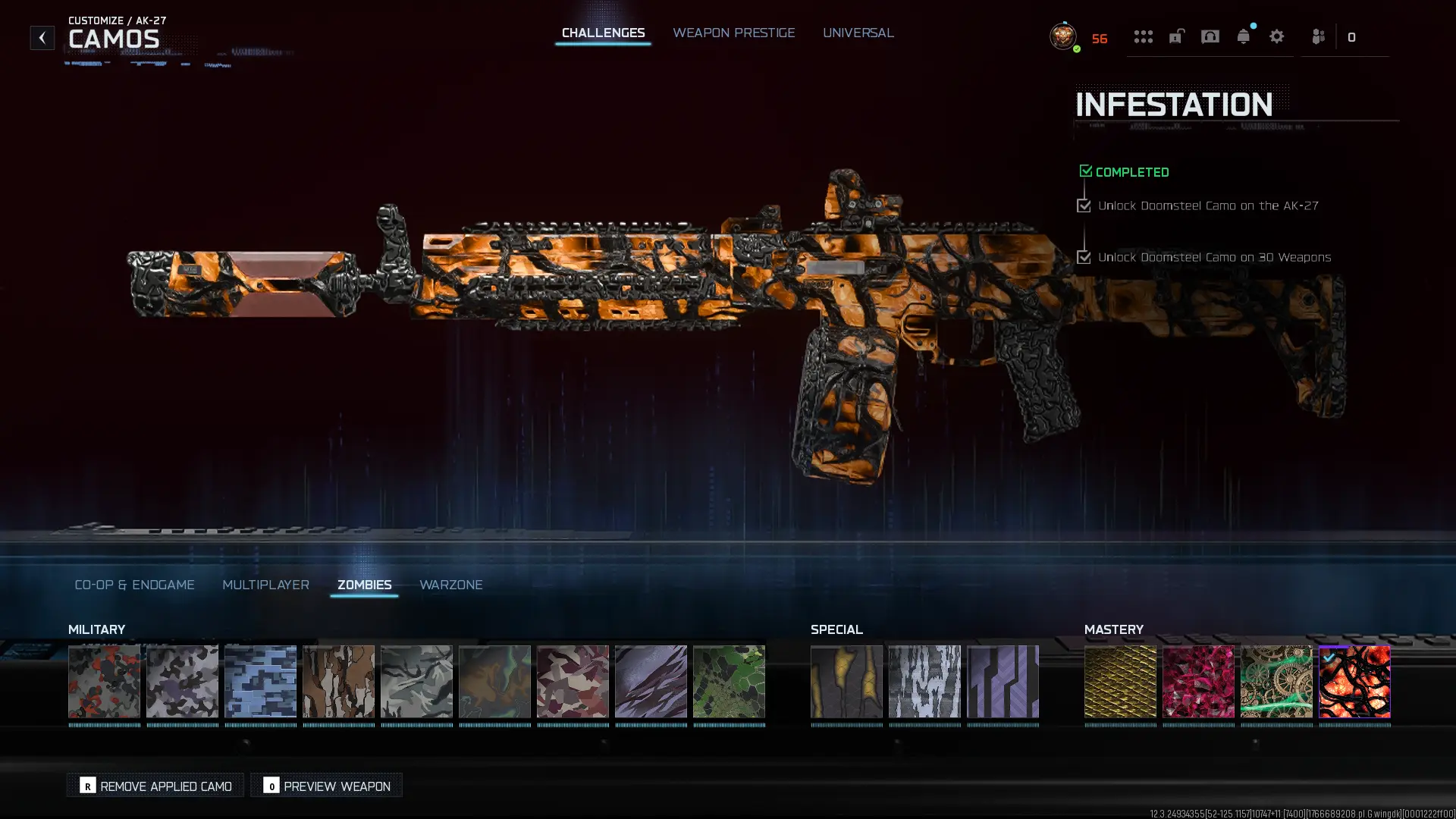This screenshot has height=819, width=1456.
Task: Switch to the Multiplayer camo category
Action: [265, 585]
